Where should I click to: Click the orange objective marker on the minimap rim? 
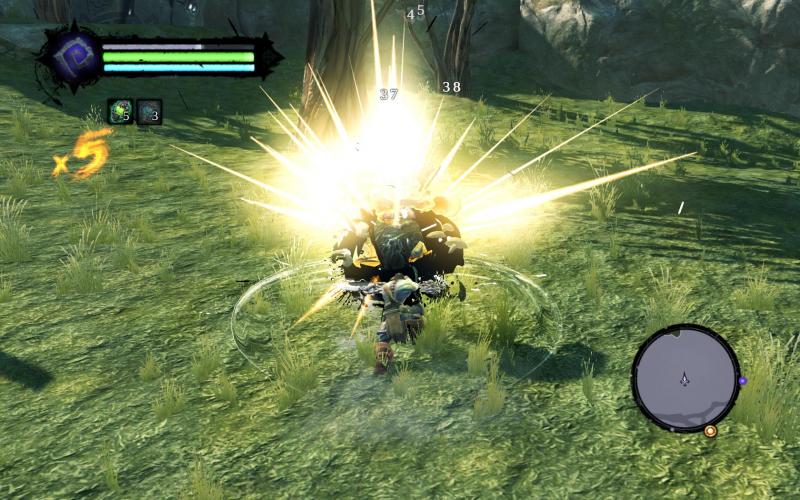pyautogui.click(x=710, y=430)
